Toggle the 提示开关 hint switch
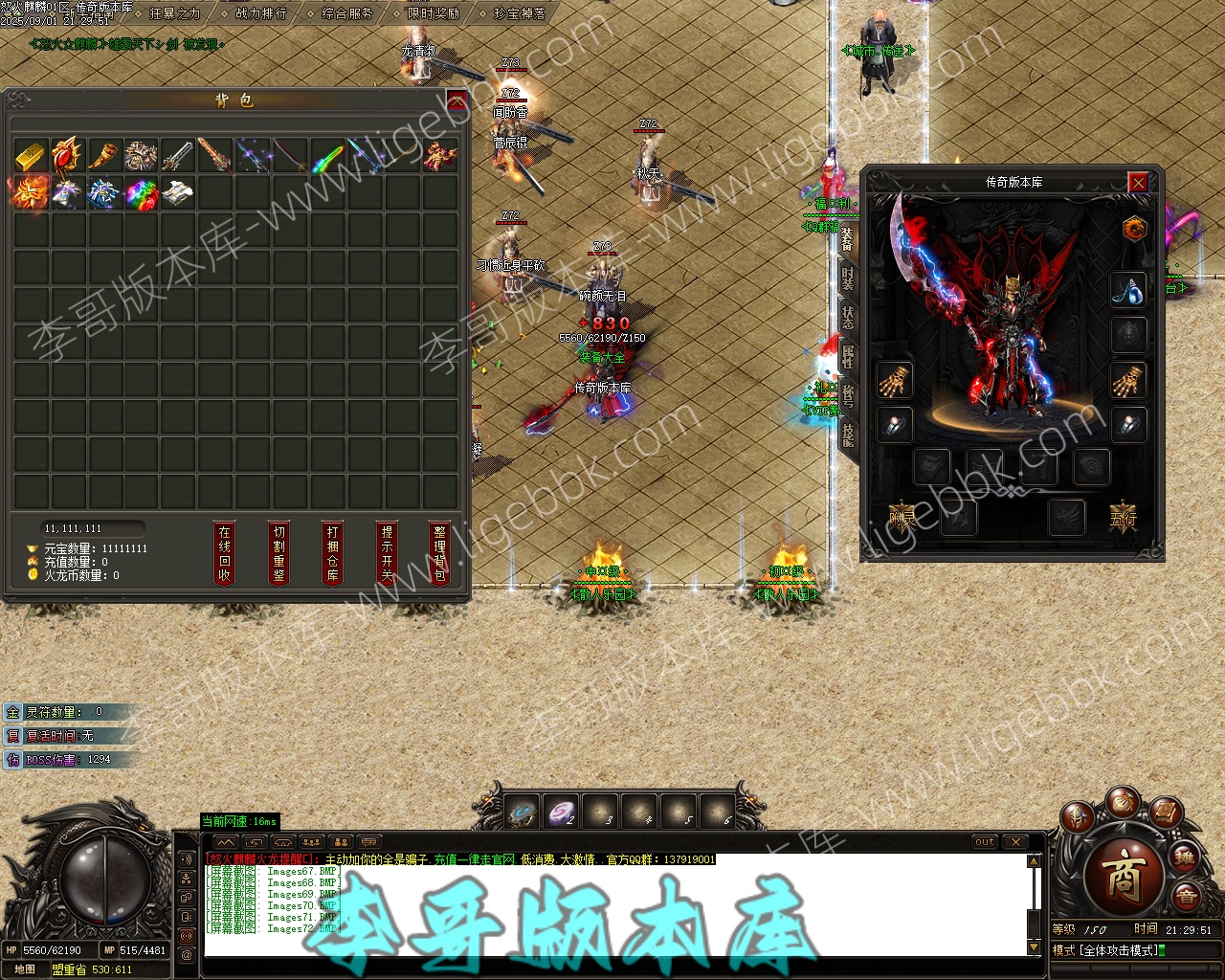The image size is (1225, 980). pyautogui.click(x=387, y=553)
